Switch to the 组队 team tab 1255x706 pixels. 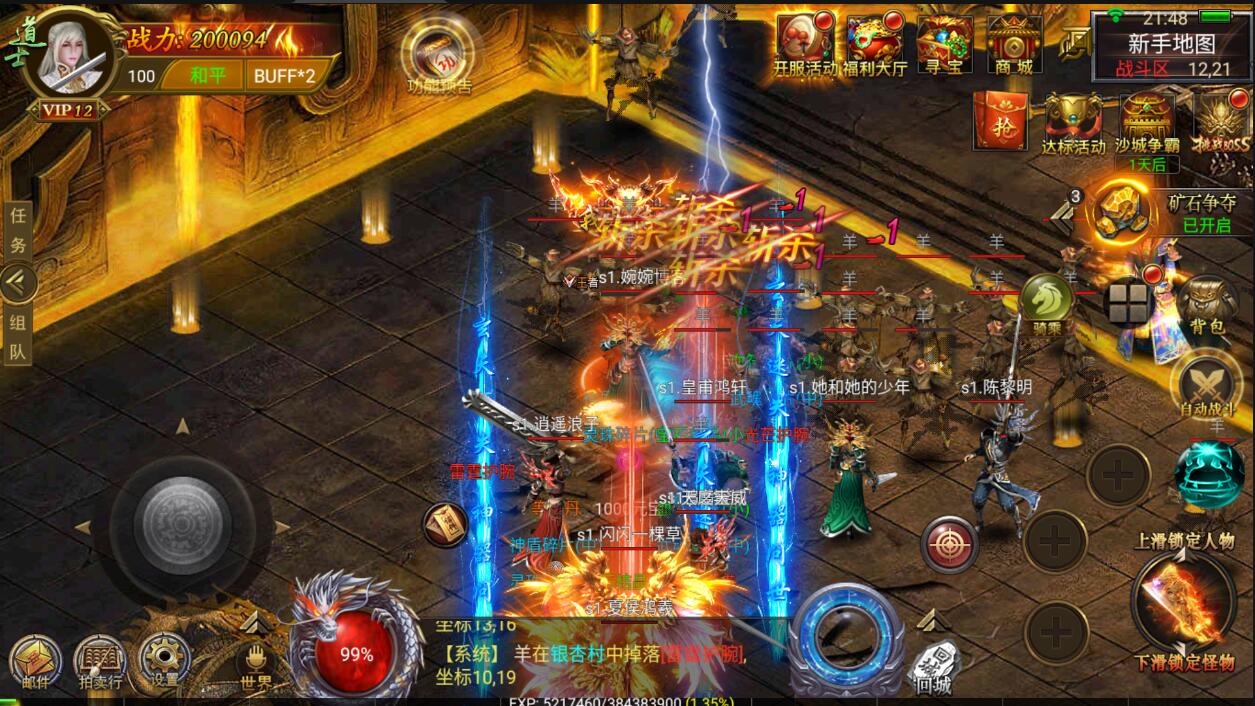click(x=18, y=336)
